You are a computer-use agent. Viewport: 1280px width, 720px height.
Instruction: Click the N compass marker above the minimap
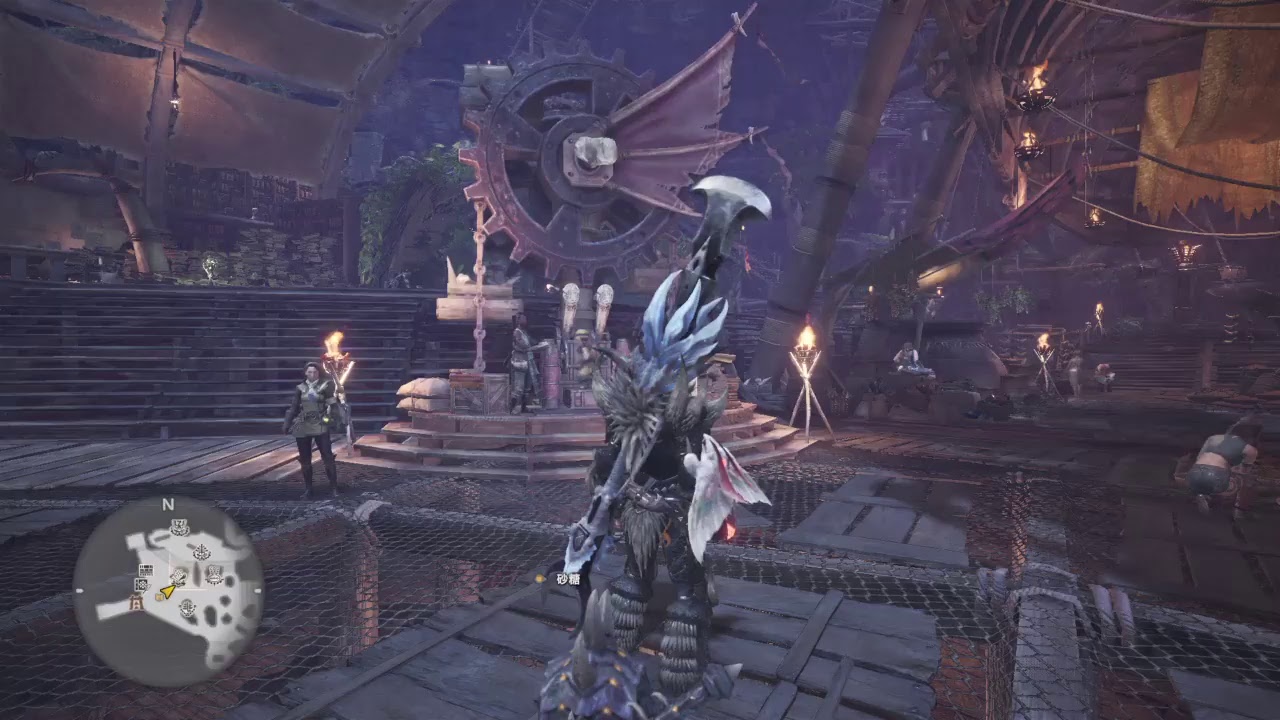point(168,503)
